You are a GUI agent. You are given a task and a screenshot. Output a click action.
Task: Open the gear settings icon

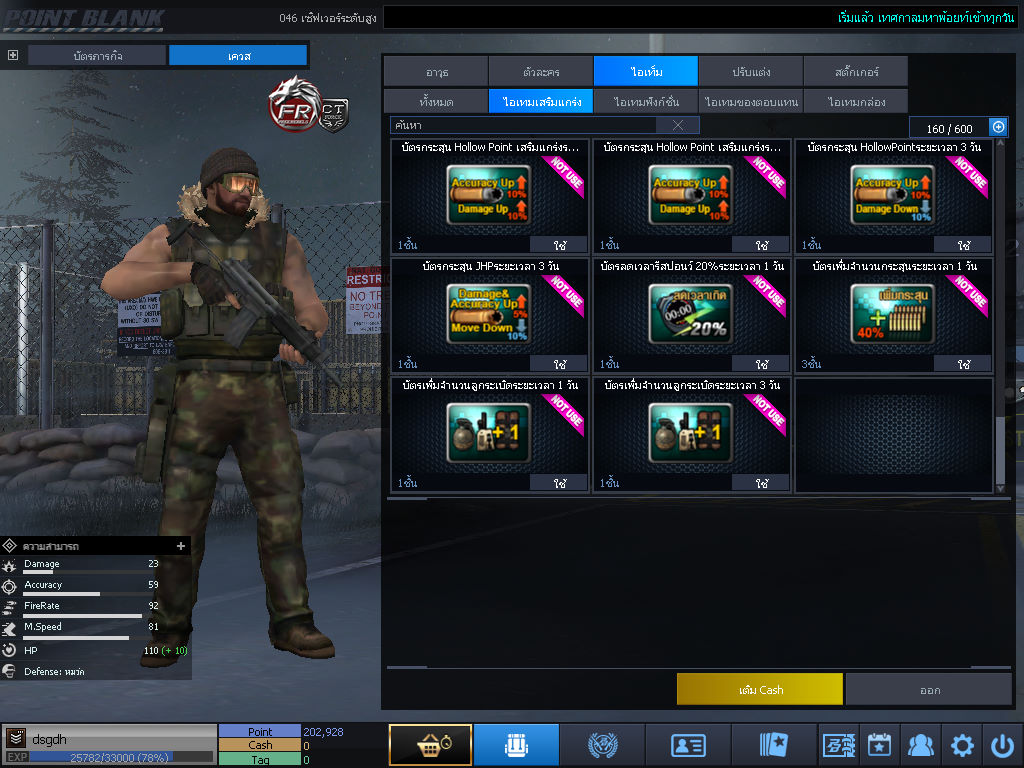962,745
